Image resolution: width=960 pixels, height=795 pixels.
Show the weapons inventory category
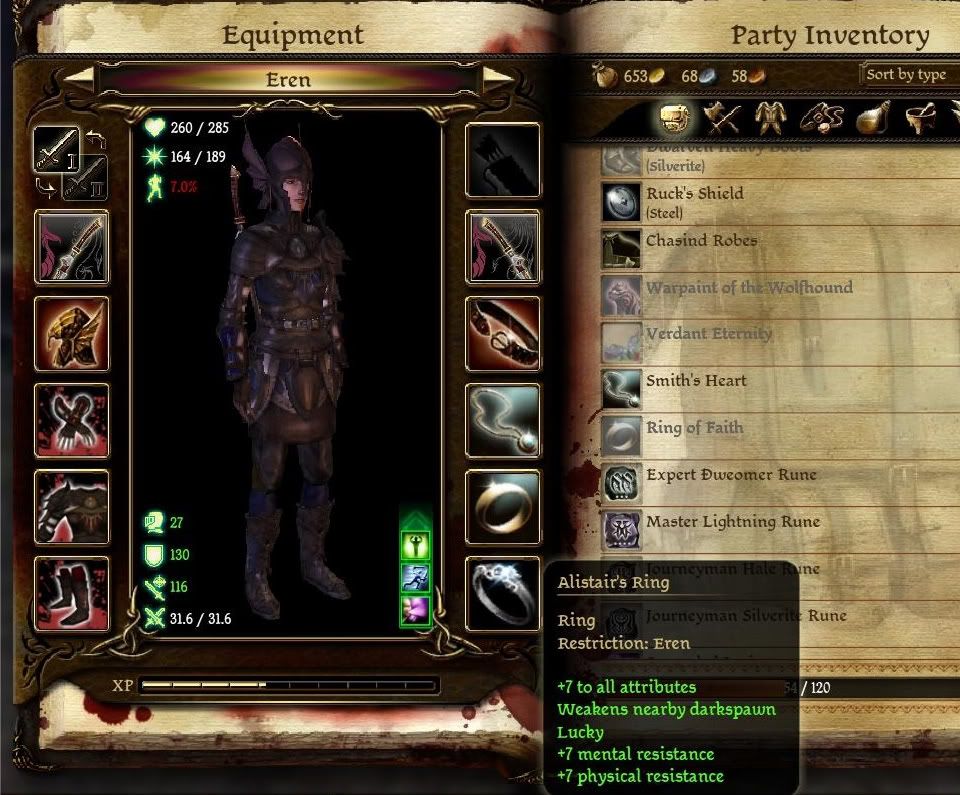click(720, 119)
